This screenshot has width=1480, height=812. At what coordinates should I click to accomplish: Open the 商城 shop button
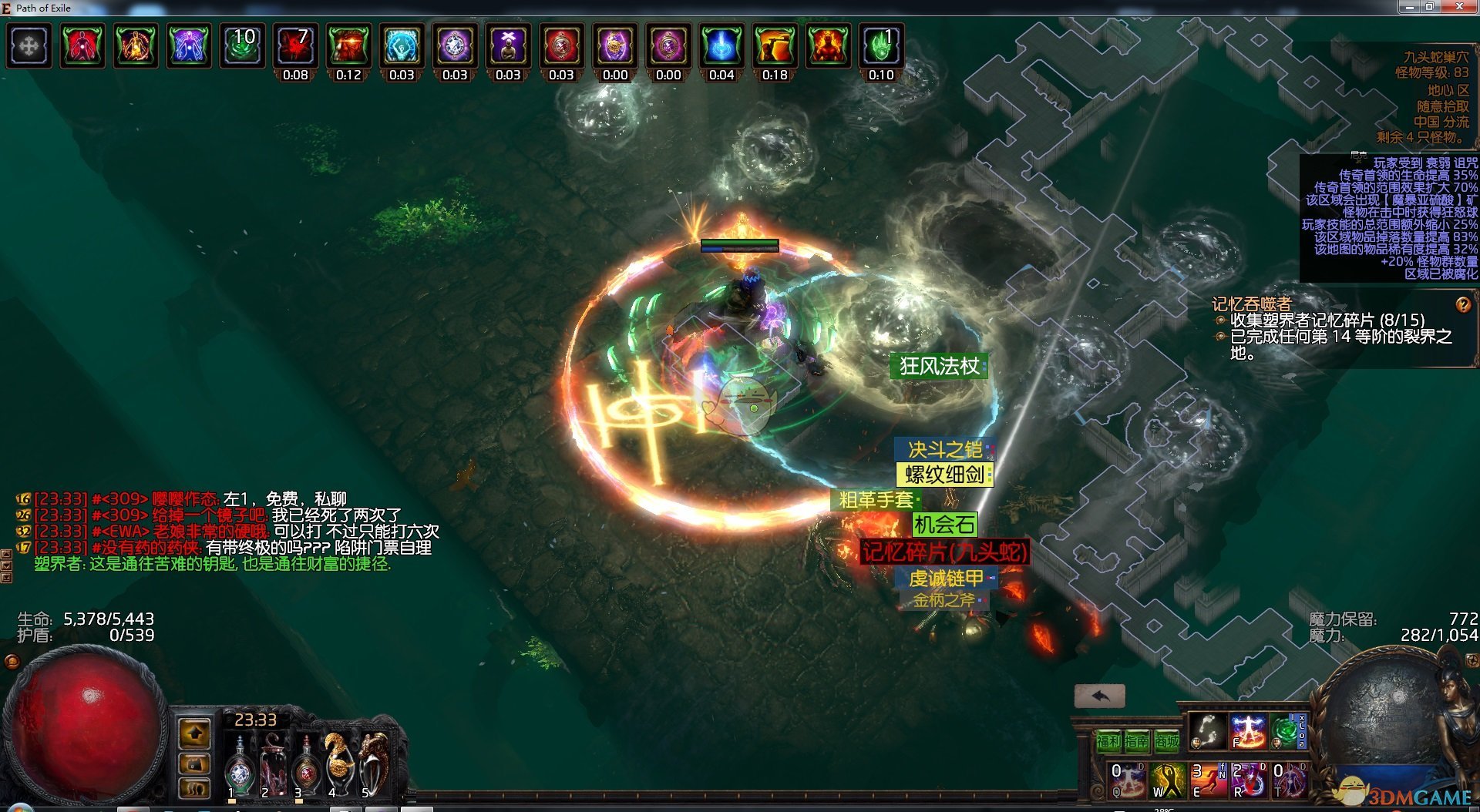pyautogui.click(x=1166, y=741)
